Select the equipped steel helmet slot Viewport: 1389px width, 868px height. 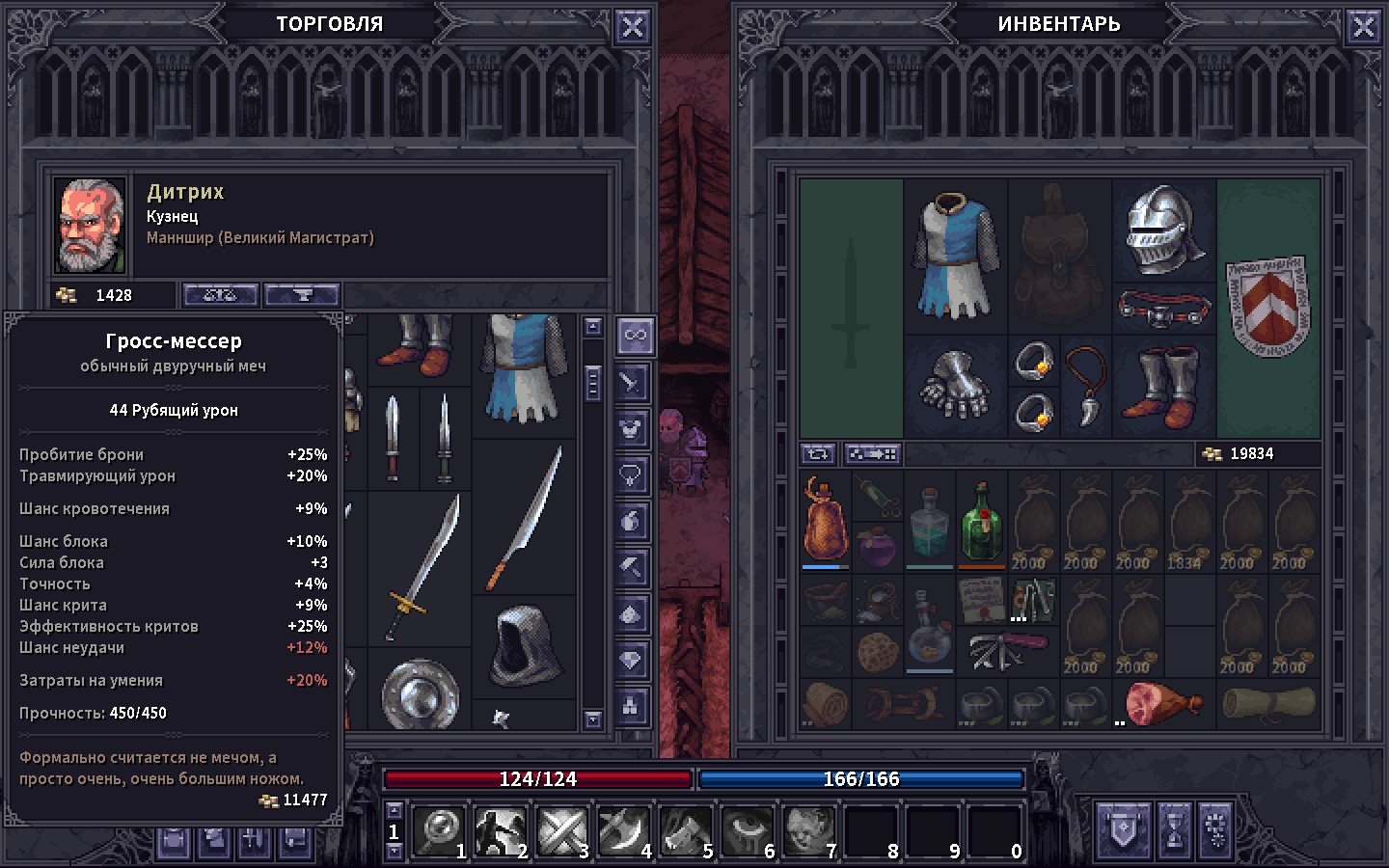1164,230
